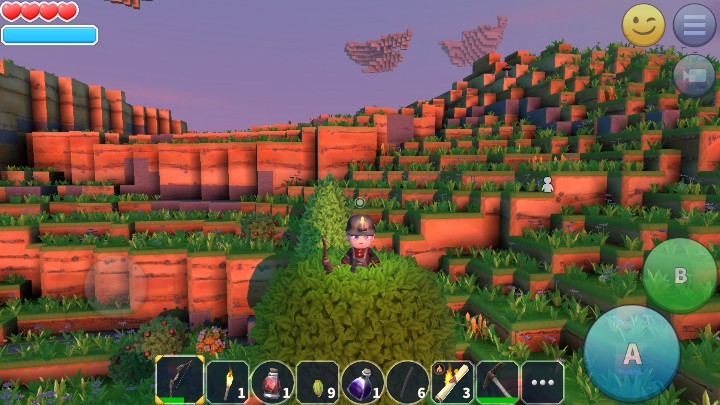
Task: Select the burning scroll slot
Action: point(452,381)
